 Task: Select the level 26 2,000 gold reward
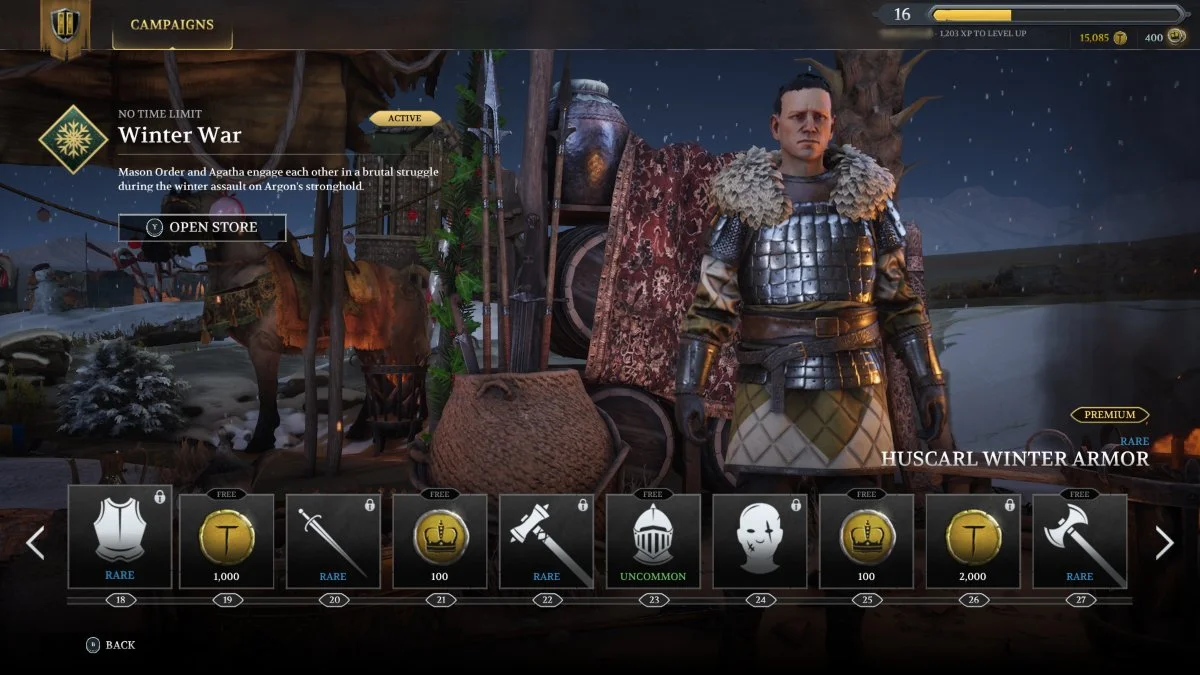(x=972, y=541)
